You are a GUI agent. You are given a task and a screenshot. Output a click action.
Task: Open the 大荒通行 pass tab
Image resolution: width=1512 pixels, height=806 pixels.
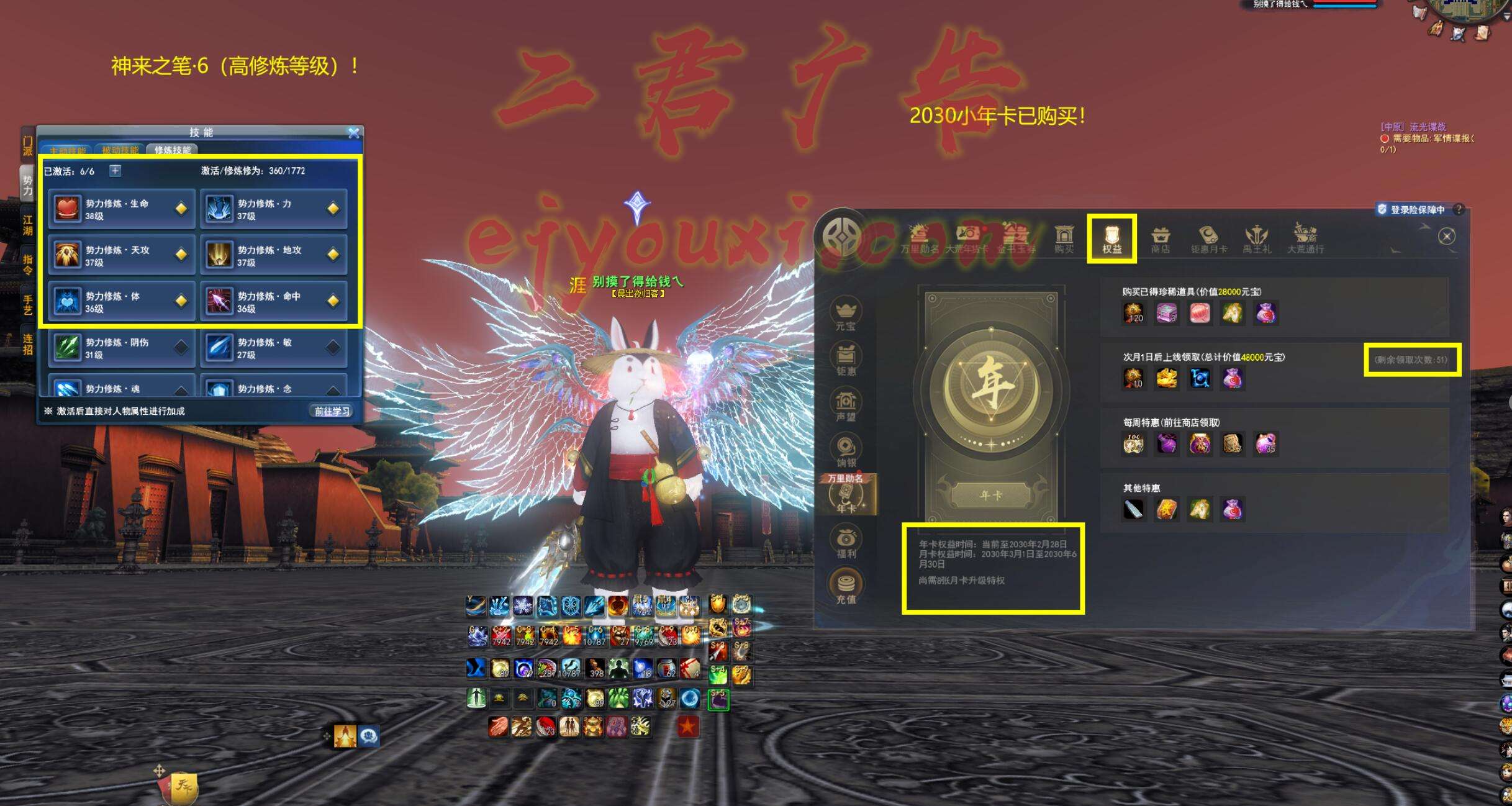[1305, 240]
